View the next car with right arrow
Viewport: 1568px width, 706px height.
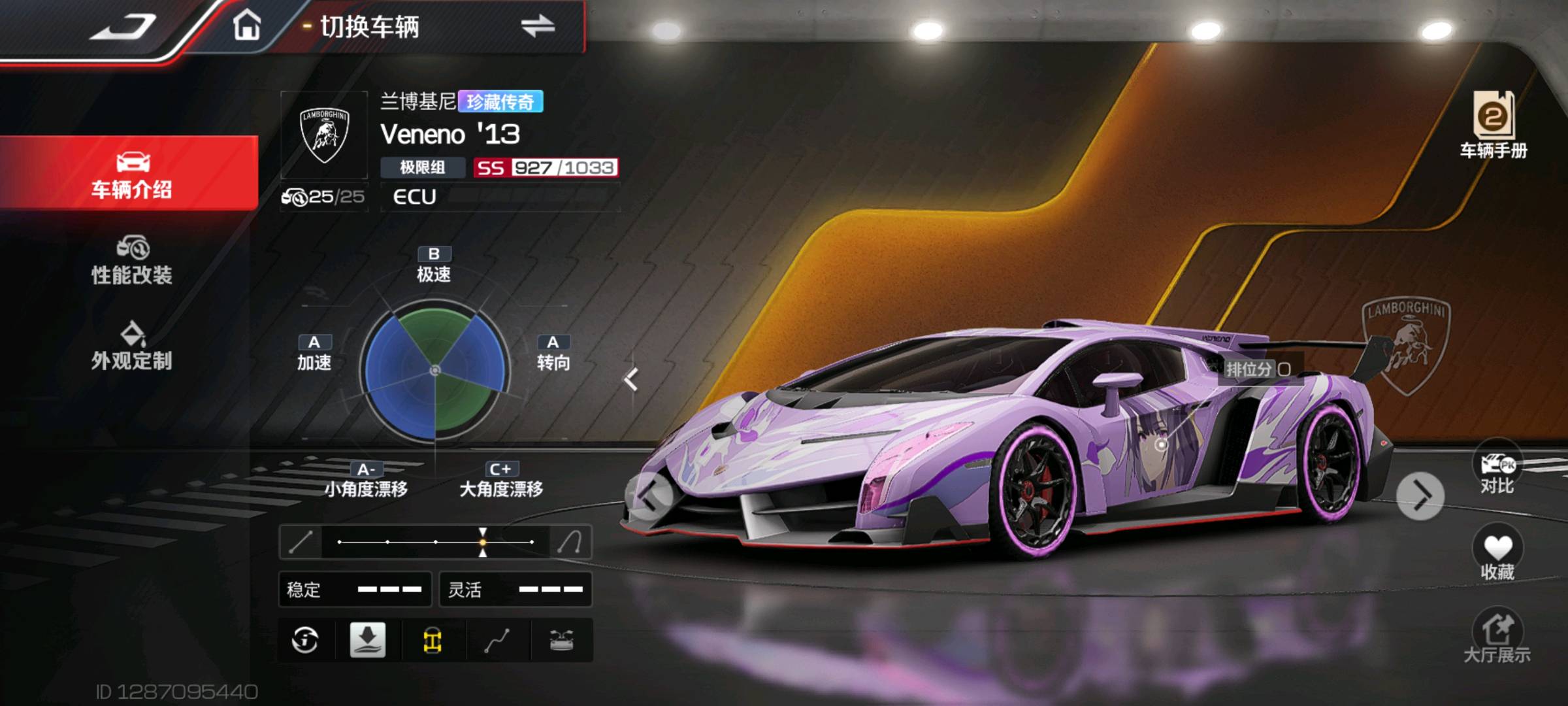1420,497
